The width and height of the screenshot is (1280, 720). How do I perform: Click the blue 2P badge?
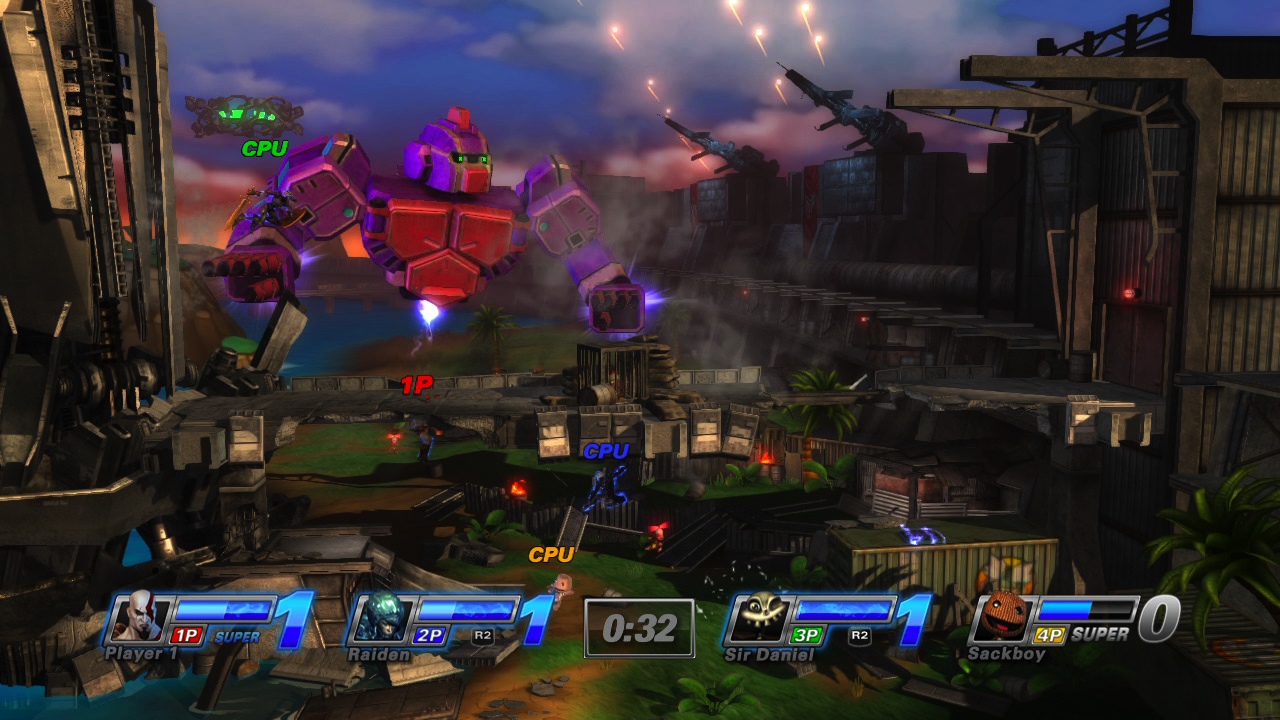[x=428, y=633]
